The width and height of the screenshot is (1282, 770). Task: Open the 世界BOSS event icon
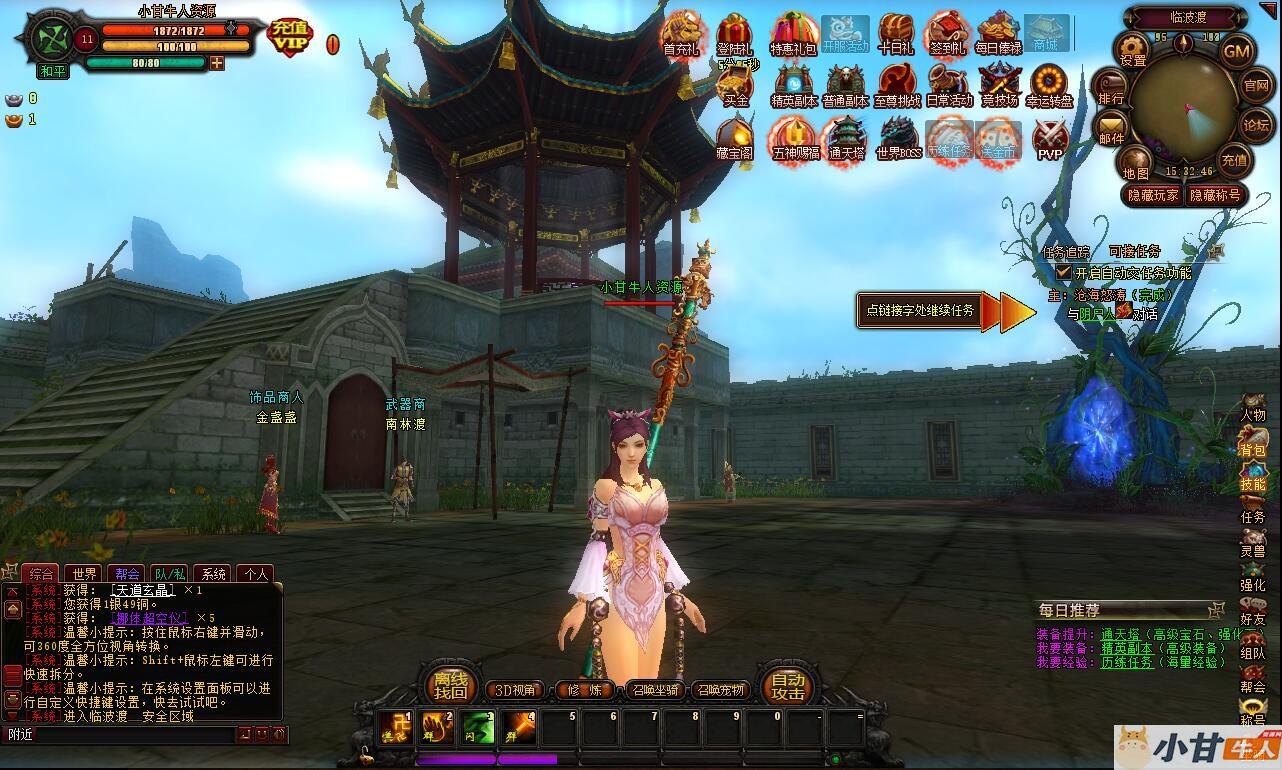pos(897,138)
